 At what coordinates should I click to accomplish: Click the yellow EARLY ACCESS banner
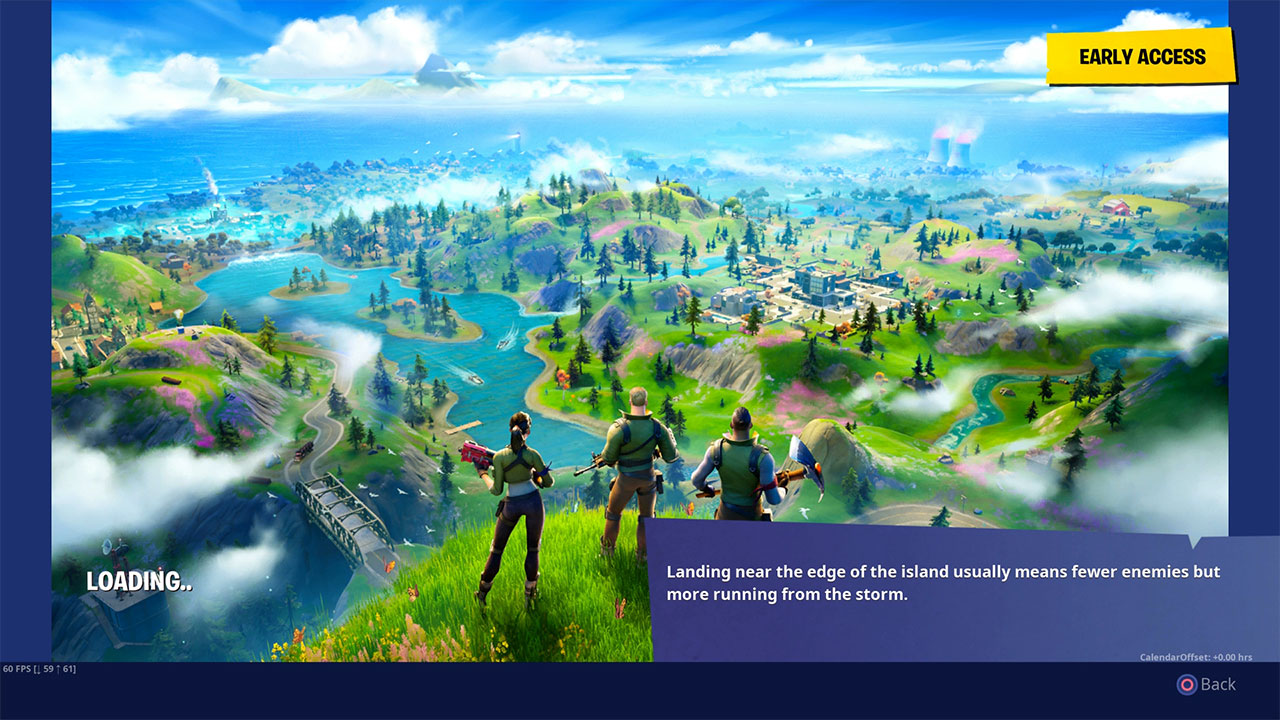1140,56
